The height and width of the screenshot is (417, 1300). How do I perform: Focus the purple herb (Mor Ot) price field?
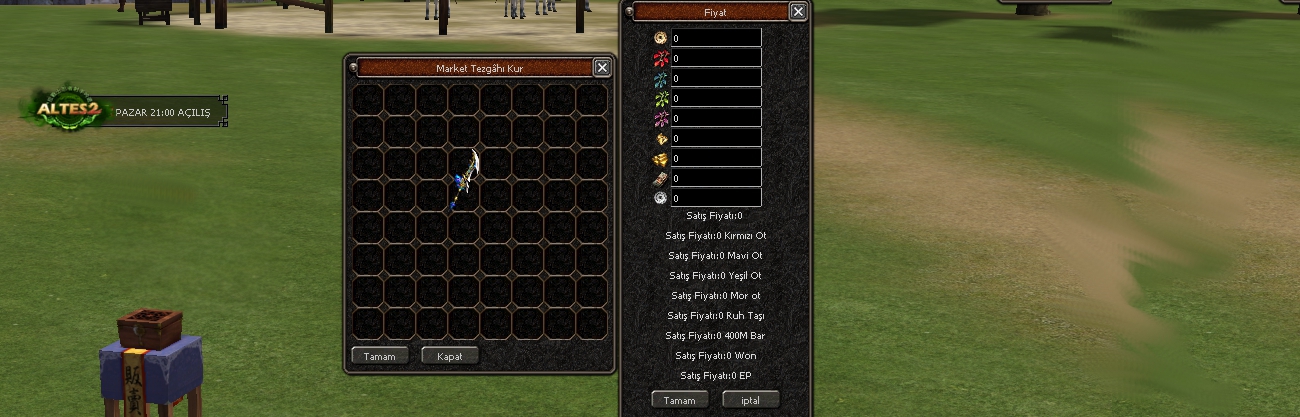(x=715, y=118)
